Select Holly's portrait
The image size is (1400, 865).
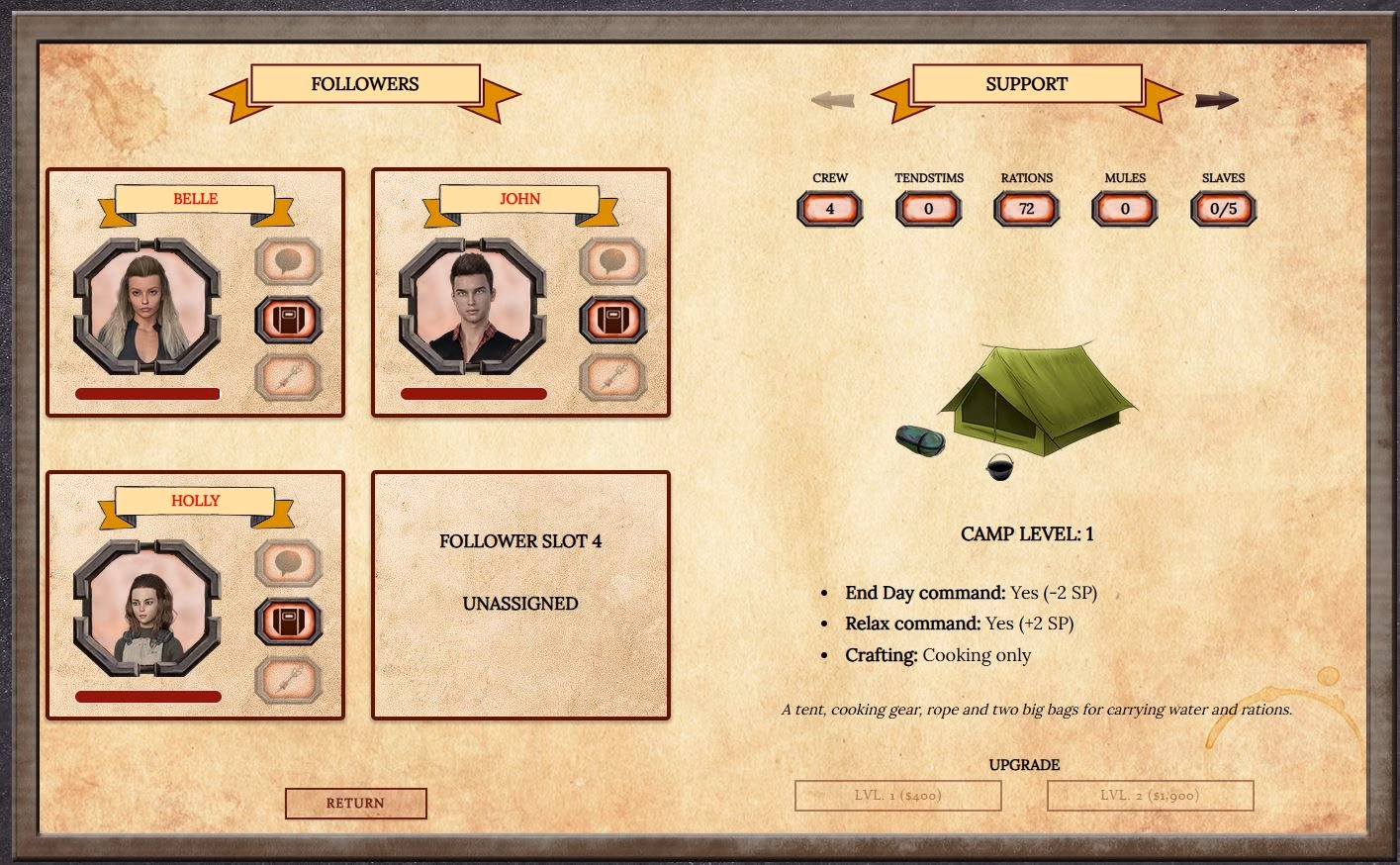click(x=147, y=608)
